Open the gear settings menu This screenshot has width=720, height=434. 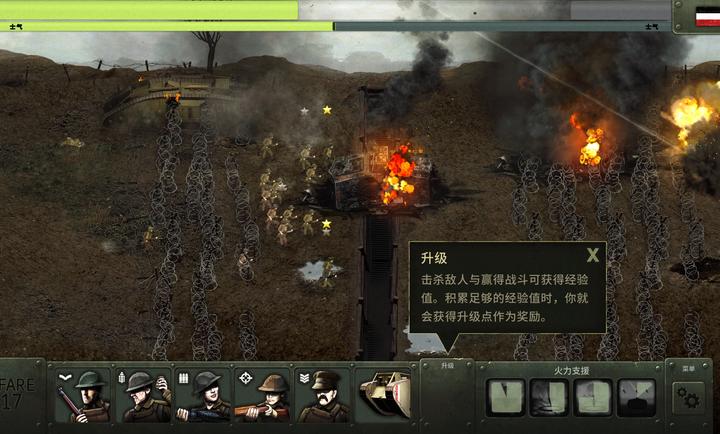click(x=688, y=397)
